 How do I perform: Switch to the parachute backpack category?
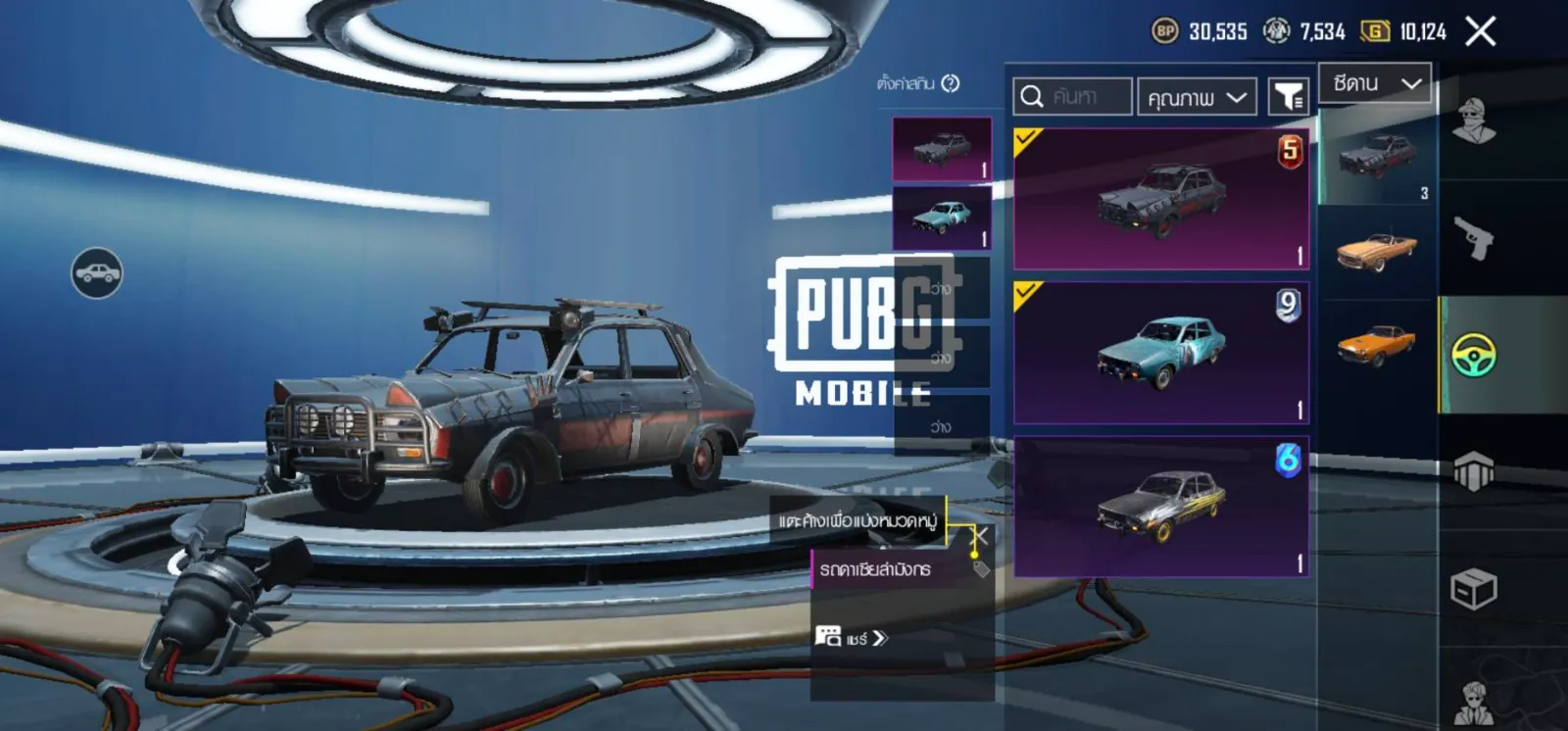(1474, 471)
